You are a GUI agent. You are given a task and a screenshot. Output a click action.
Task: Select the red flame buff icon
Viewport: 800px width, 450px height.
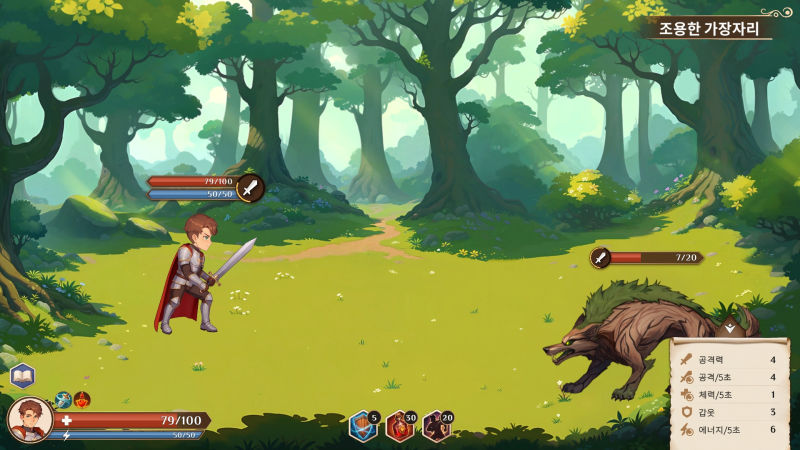pos(82,399)
